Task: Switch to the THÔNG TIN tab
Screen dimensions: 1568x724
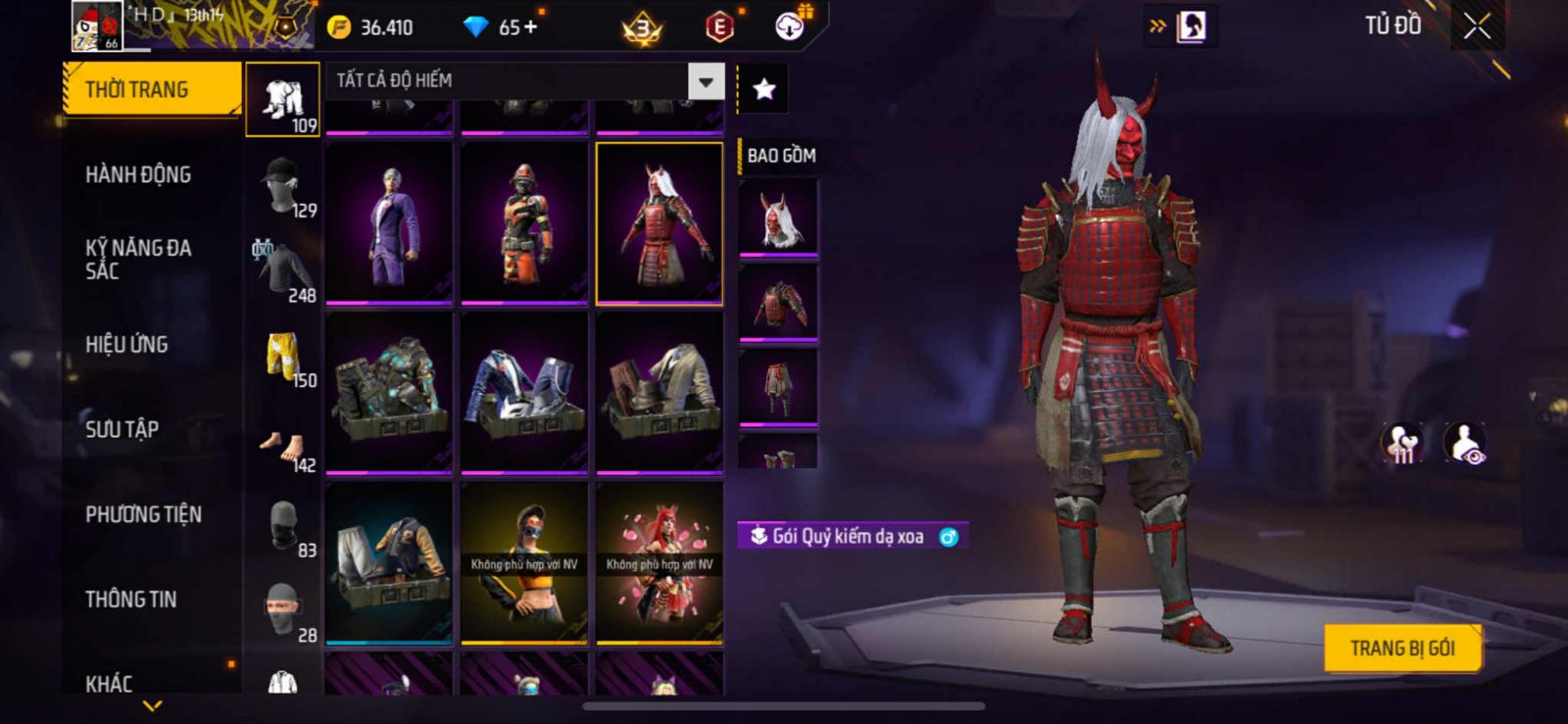Action: 130,600
